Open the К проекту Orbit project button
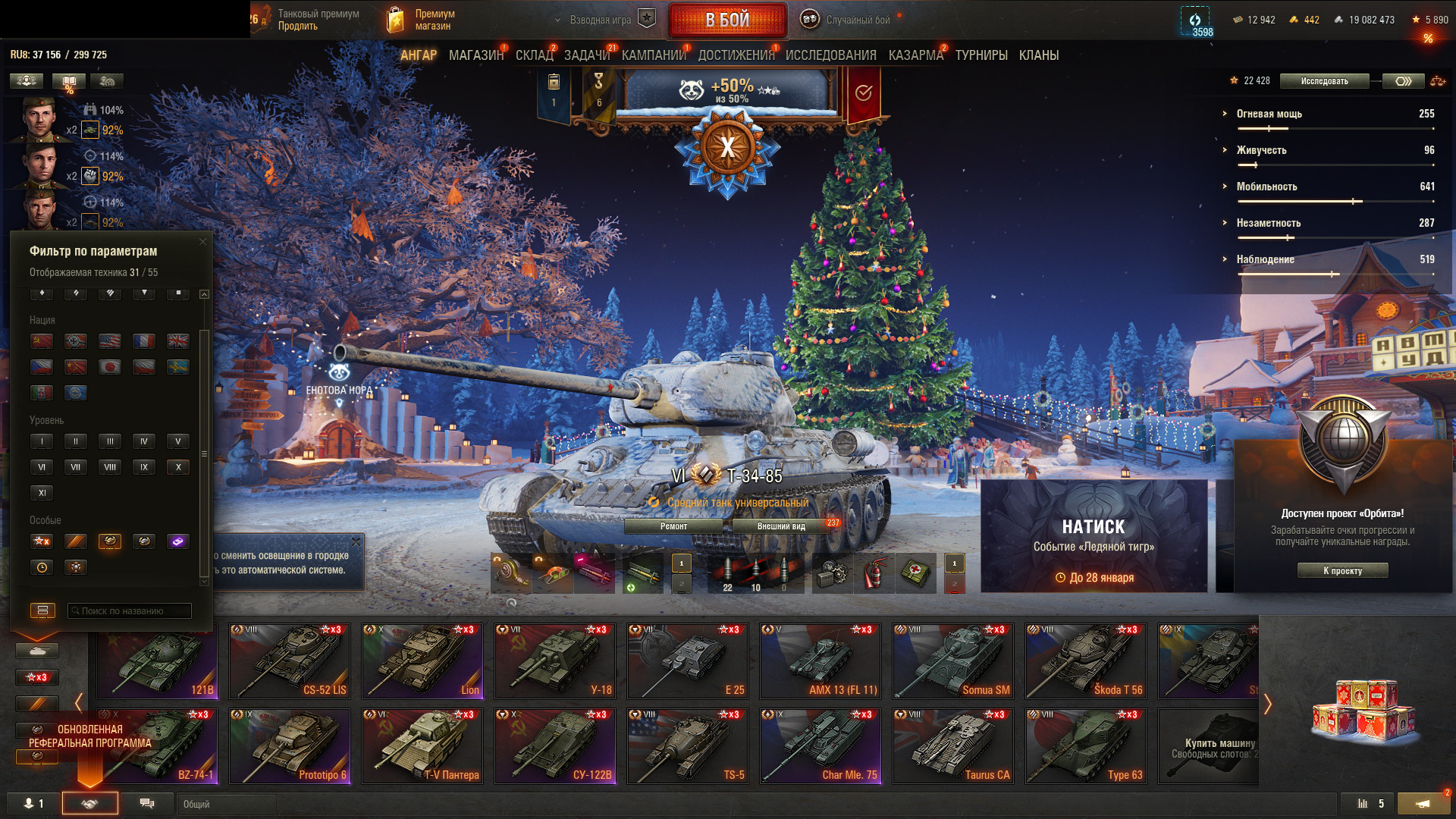This screenshot has width=1456, height=819. point(1342,570)
